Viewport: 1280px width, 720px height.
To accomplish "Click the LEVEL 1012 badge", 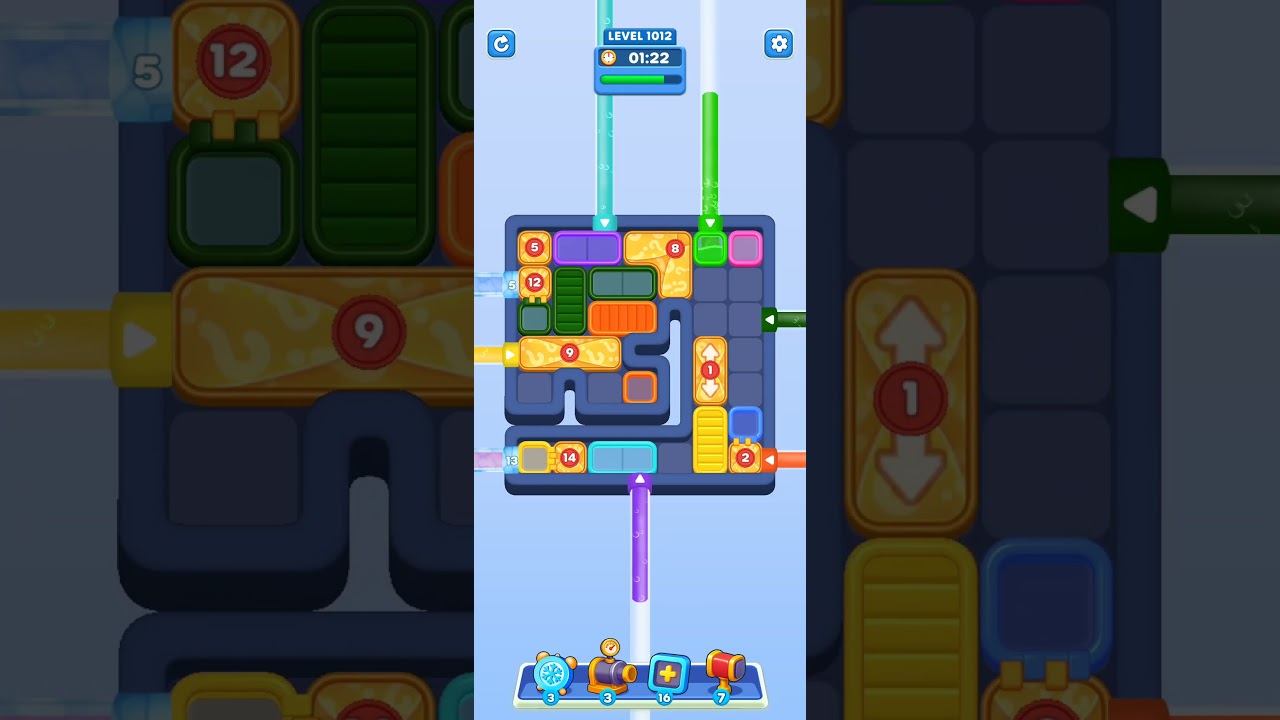I will 639,35.
